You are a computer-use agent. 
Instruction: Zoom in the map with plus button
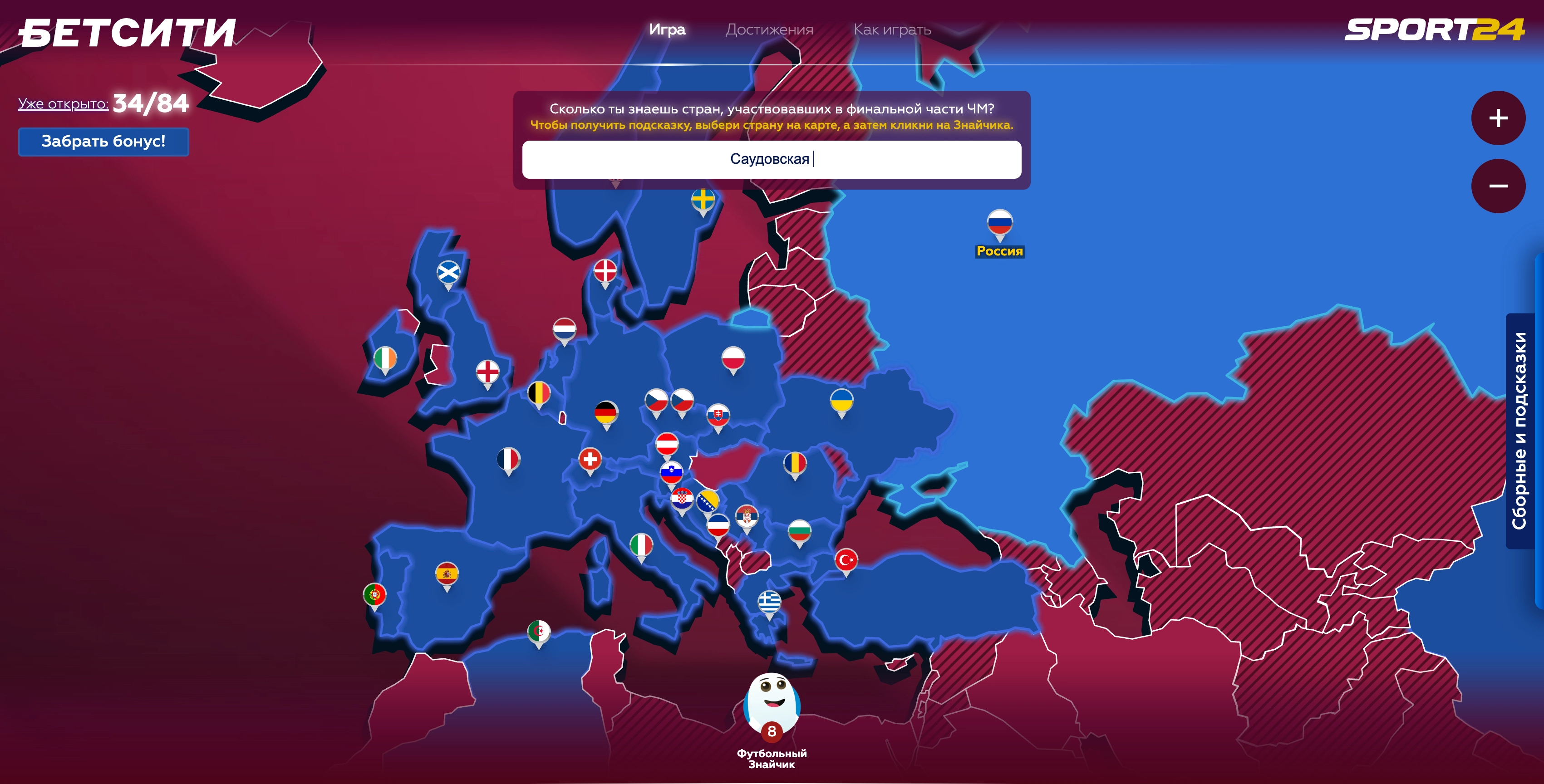[x=1498, y=118]
